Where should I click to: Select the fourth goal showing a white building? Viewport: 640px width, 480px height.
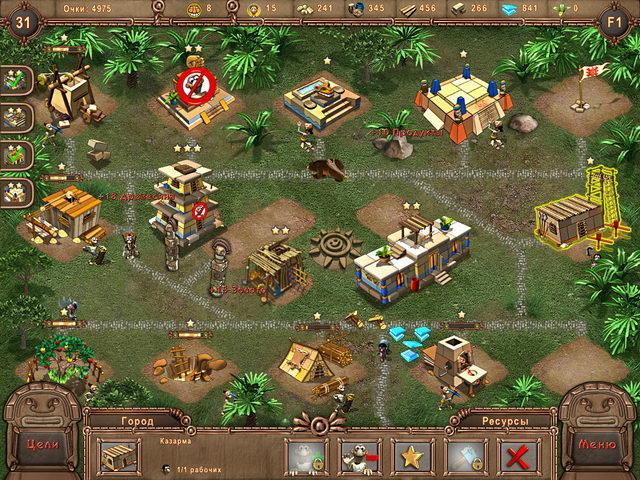[x=16, y=192]
